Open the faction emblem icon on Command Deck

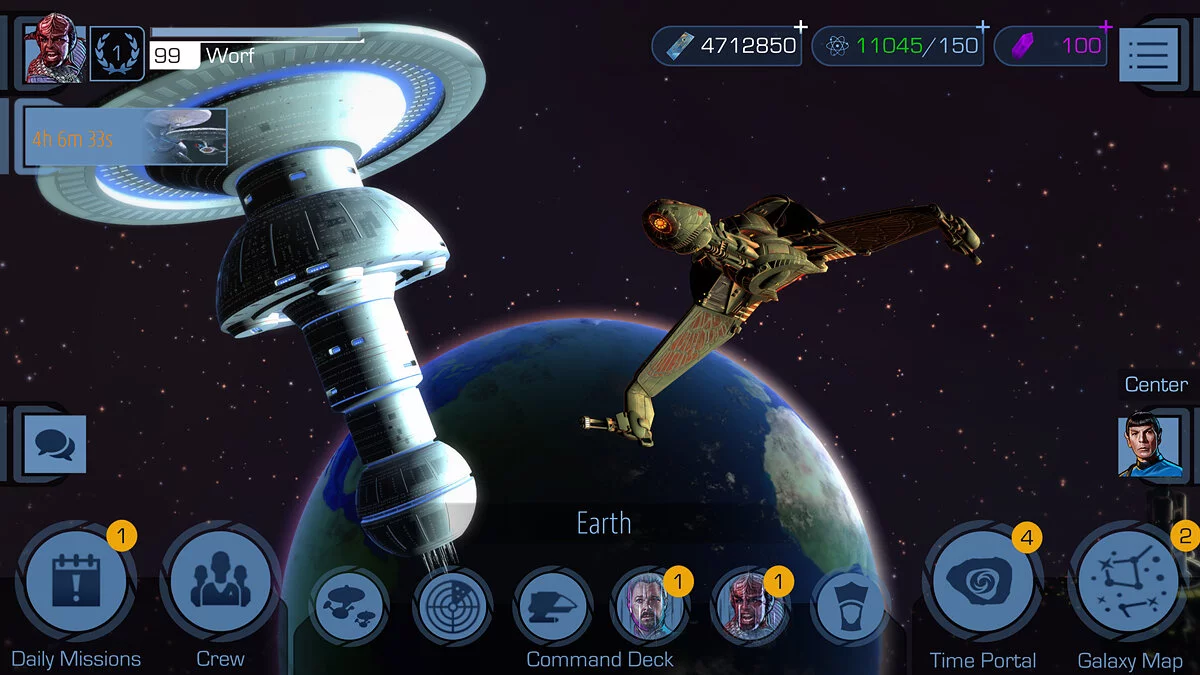[849, 605]
